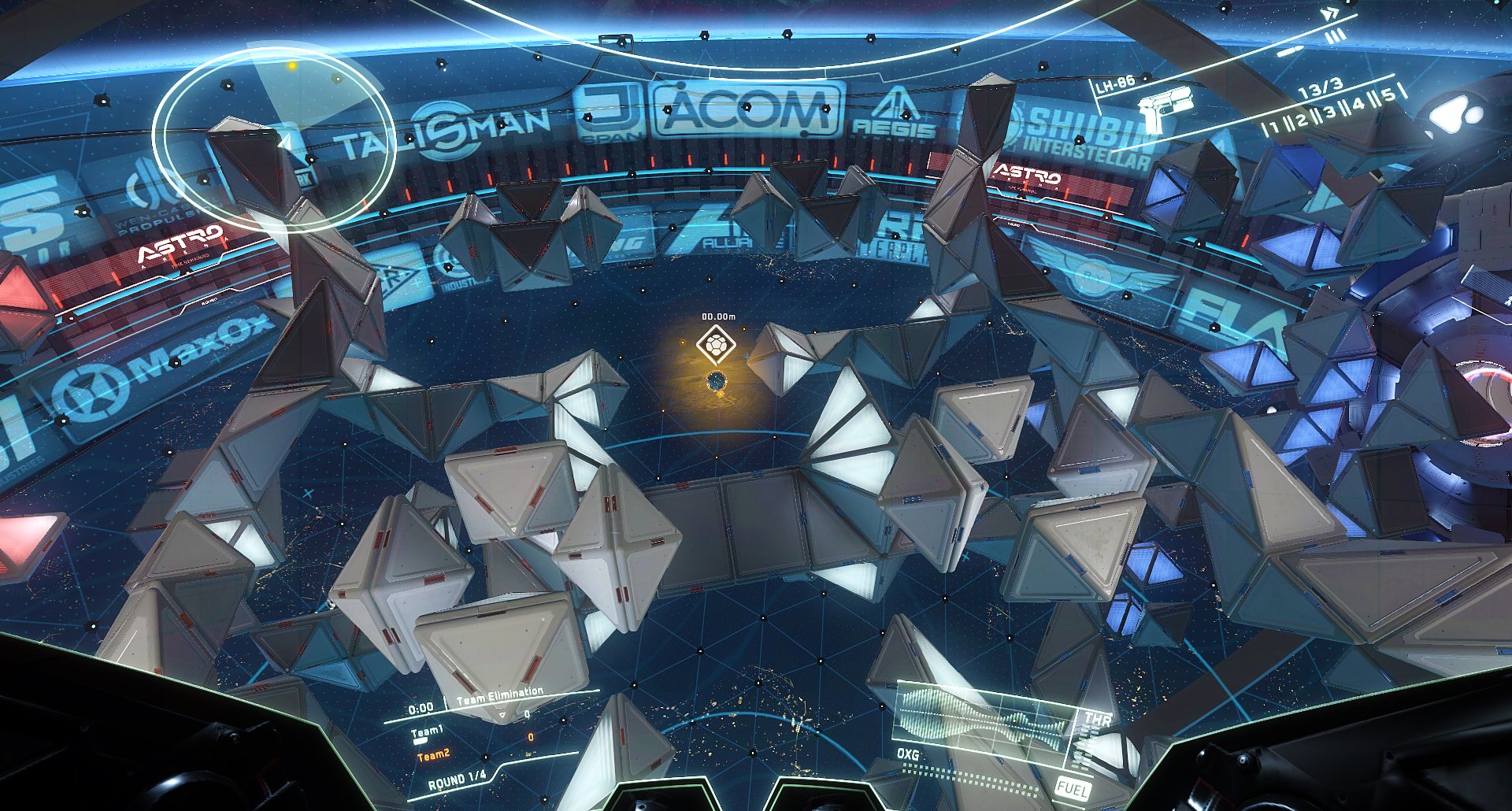This screenshot has height=811, width=1512.
Task: Click the diamond objective waypoint marker
Action: (716, 345)
